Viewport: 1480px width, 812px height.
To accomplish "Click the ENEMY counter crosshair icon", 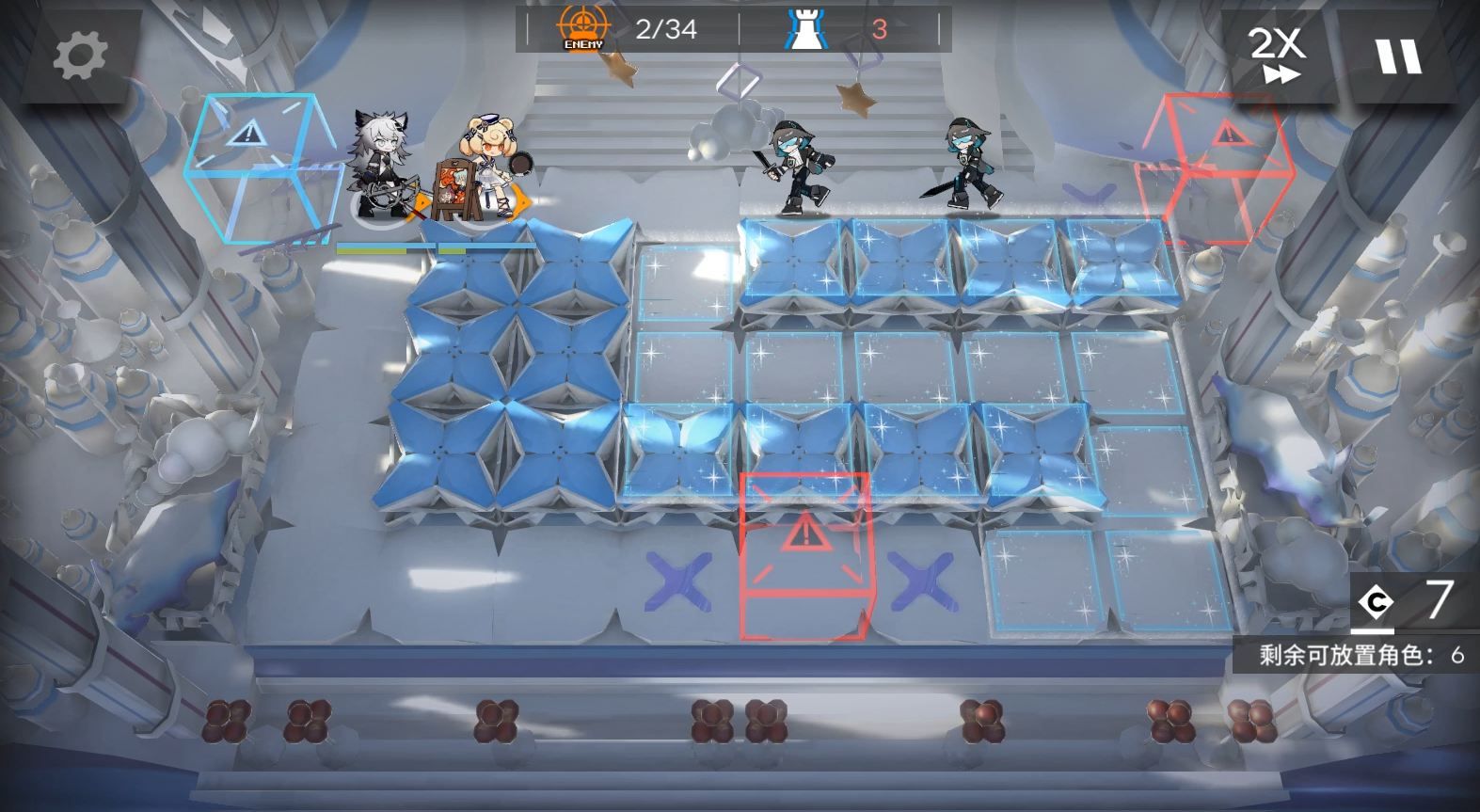I will [x=583, y=27].
